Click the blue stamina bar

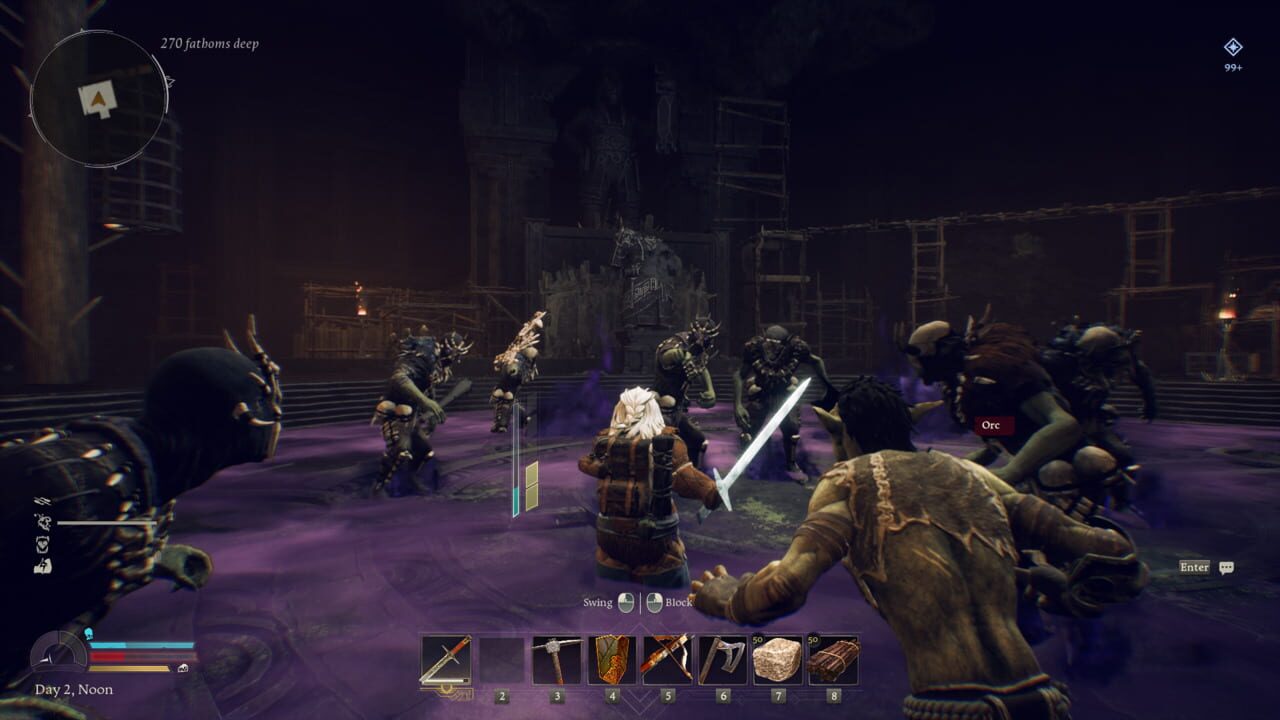click(x=140, y=644)
